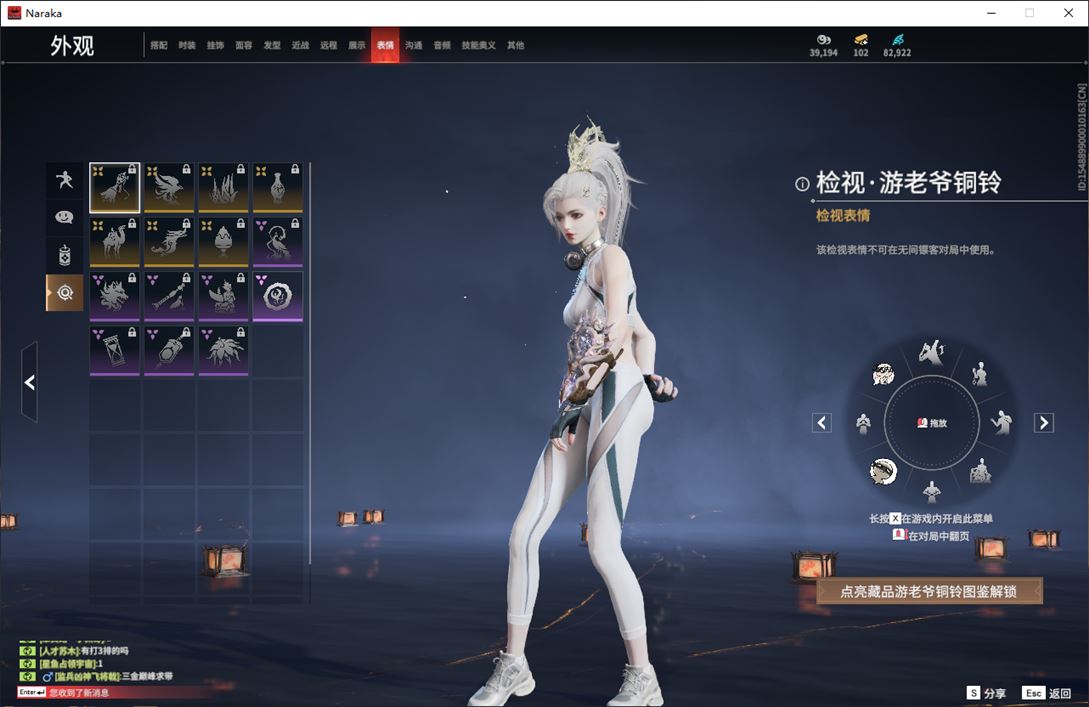1089x707 pixels.
Task: Collapse the side panel with left arrow
Action: (30, 382)
